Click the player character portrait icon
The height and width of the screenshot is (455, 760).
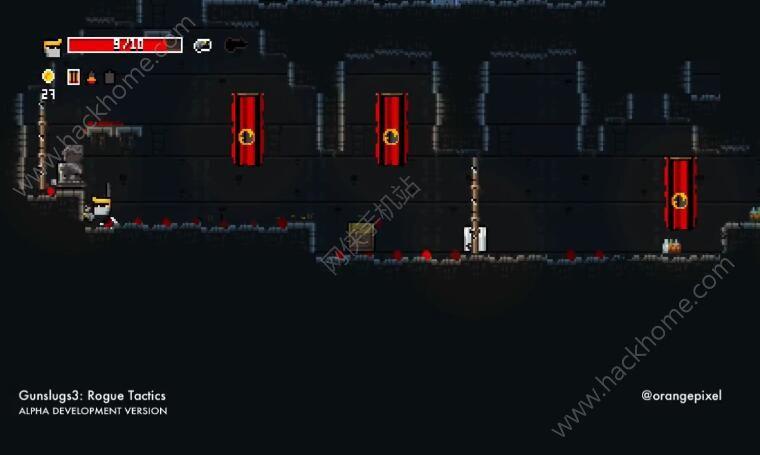coord(52,46)
